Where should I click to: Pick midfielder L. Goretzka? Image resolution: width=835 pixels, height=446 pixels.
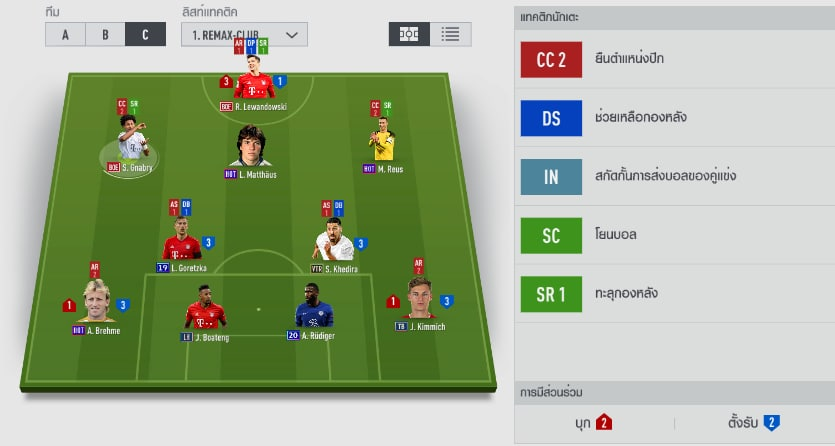pos(182,246)
